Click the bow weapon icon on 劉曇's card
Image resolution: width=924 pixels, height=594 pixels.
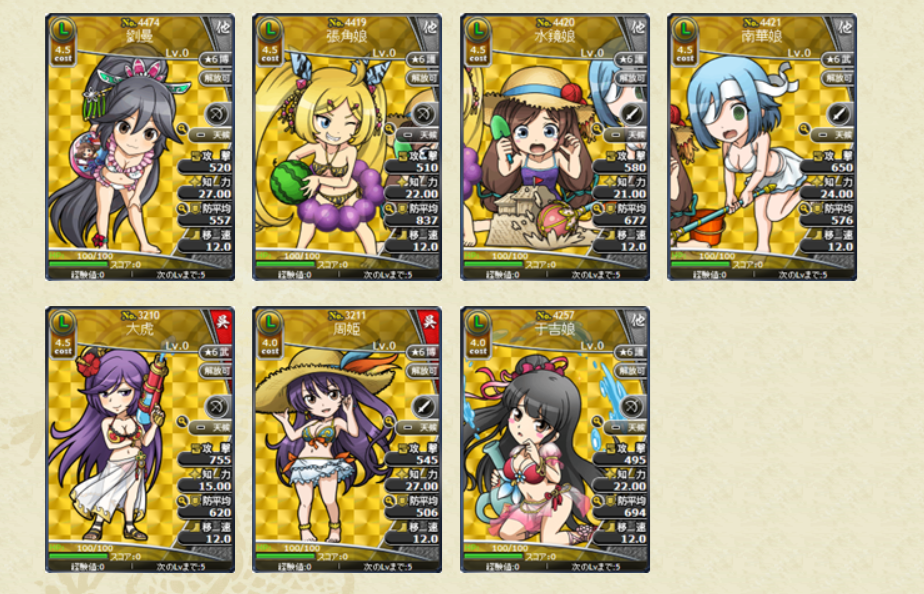(217, 113)
